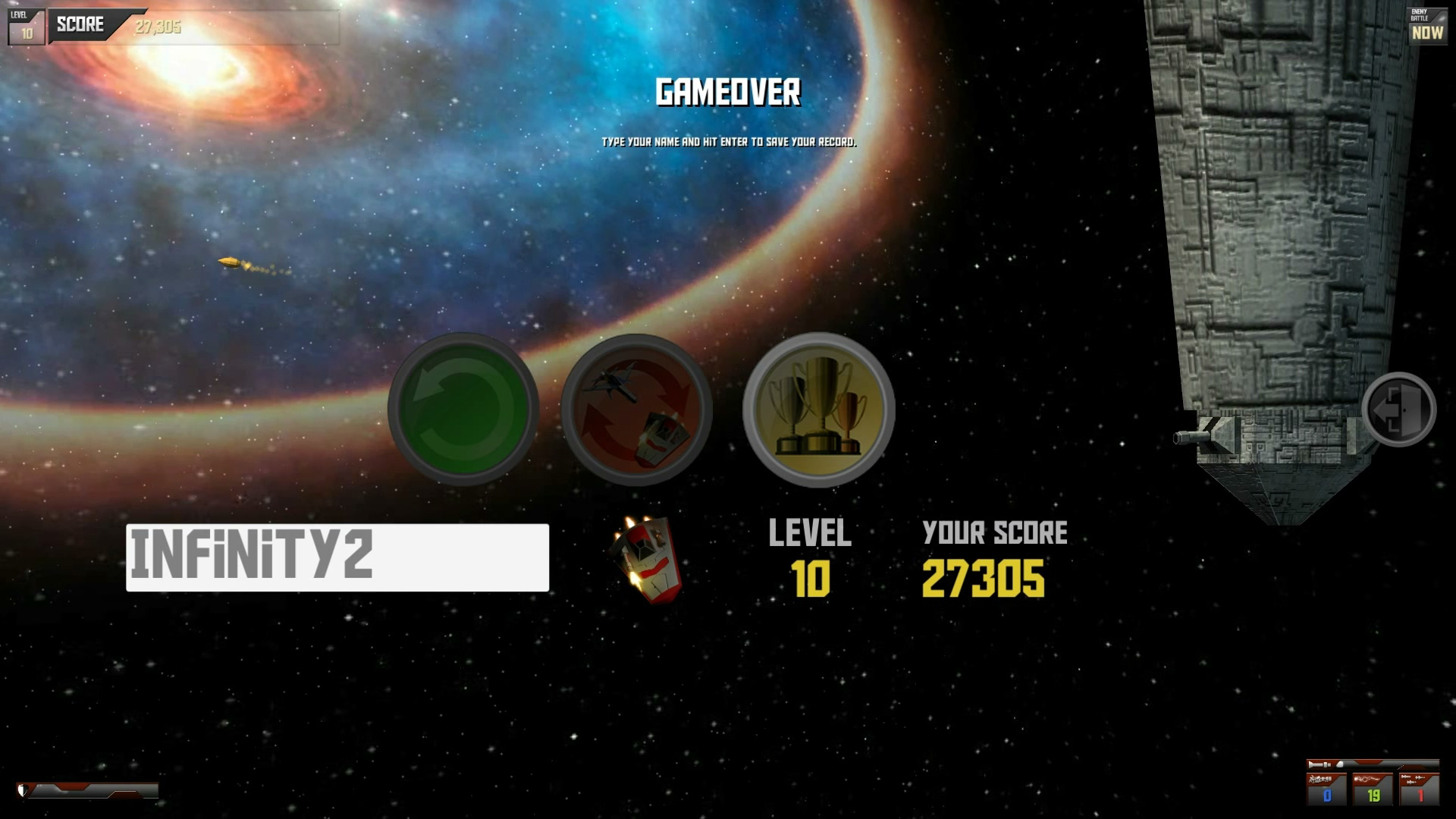Expand the LEVEL 10 results label
Viewport: 1456px width, 819px height.
click(x=810, y=533)
